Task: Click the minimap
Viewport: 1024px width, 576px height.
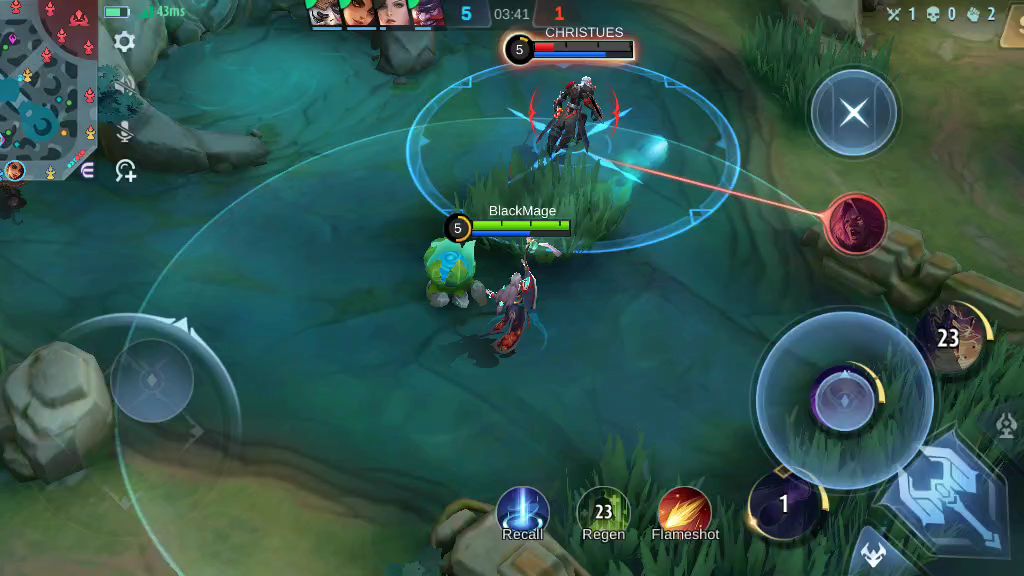Action: coord(48,88)
